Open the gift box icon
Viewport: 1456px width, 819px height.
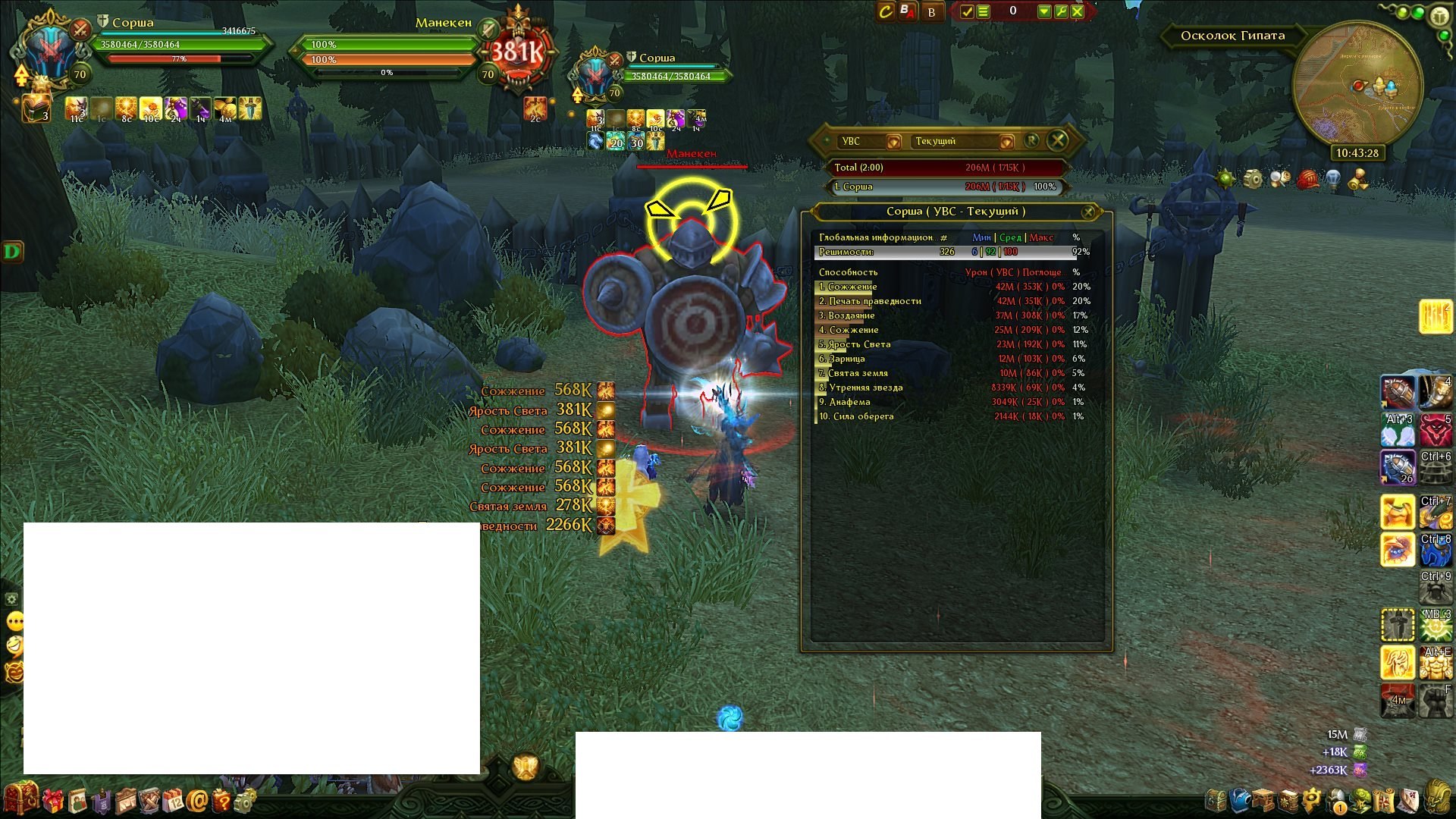(x=52, y=800)
